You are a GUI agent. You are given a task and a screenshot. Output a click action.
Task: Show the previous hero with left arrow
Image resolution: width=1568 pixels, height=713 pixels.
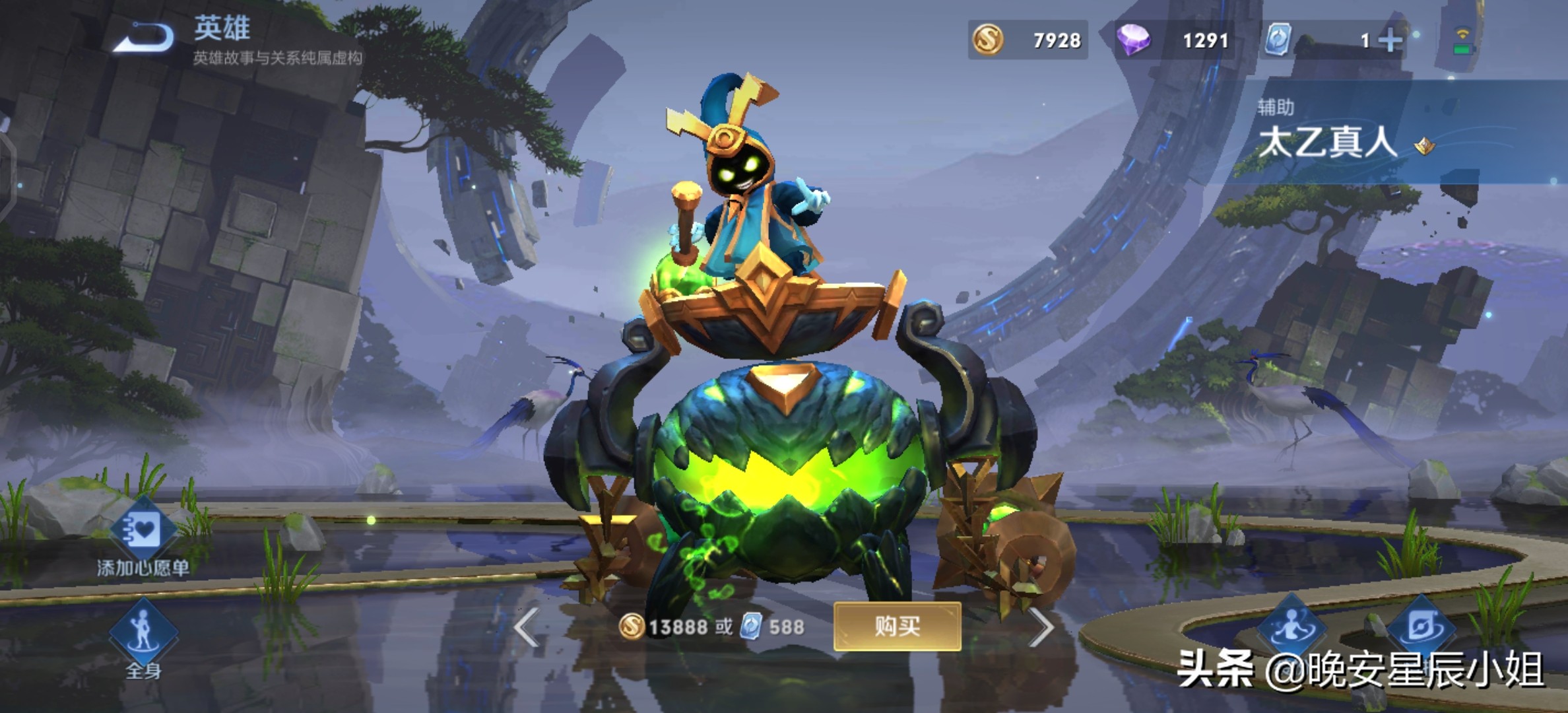click(x=527, y=627)
